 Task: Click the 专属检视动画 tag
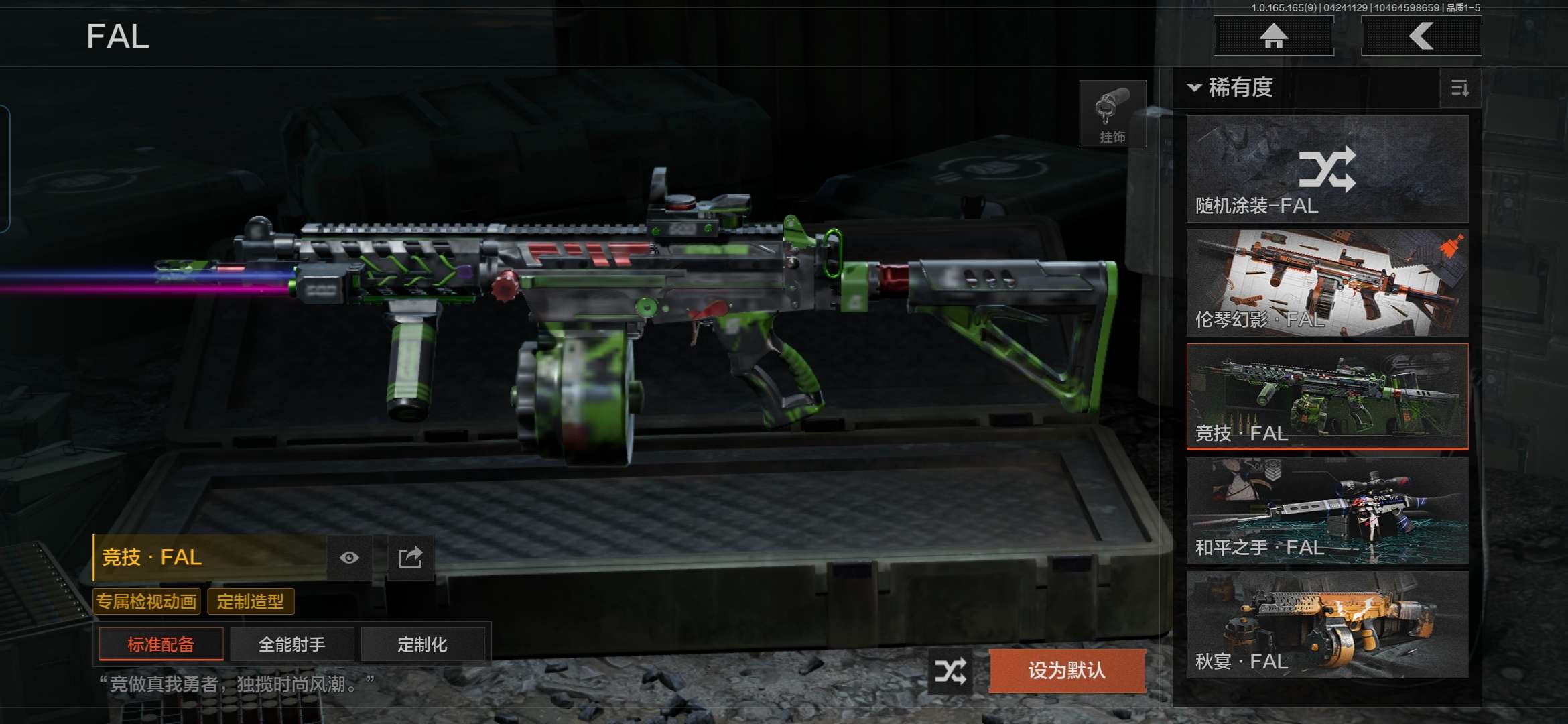[147, 601]
